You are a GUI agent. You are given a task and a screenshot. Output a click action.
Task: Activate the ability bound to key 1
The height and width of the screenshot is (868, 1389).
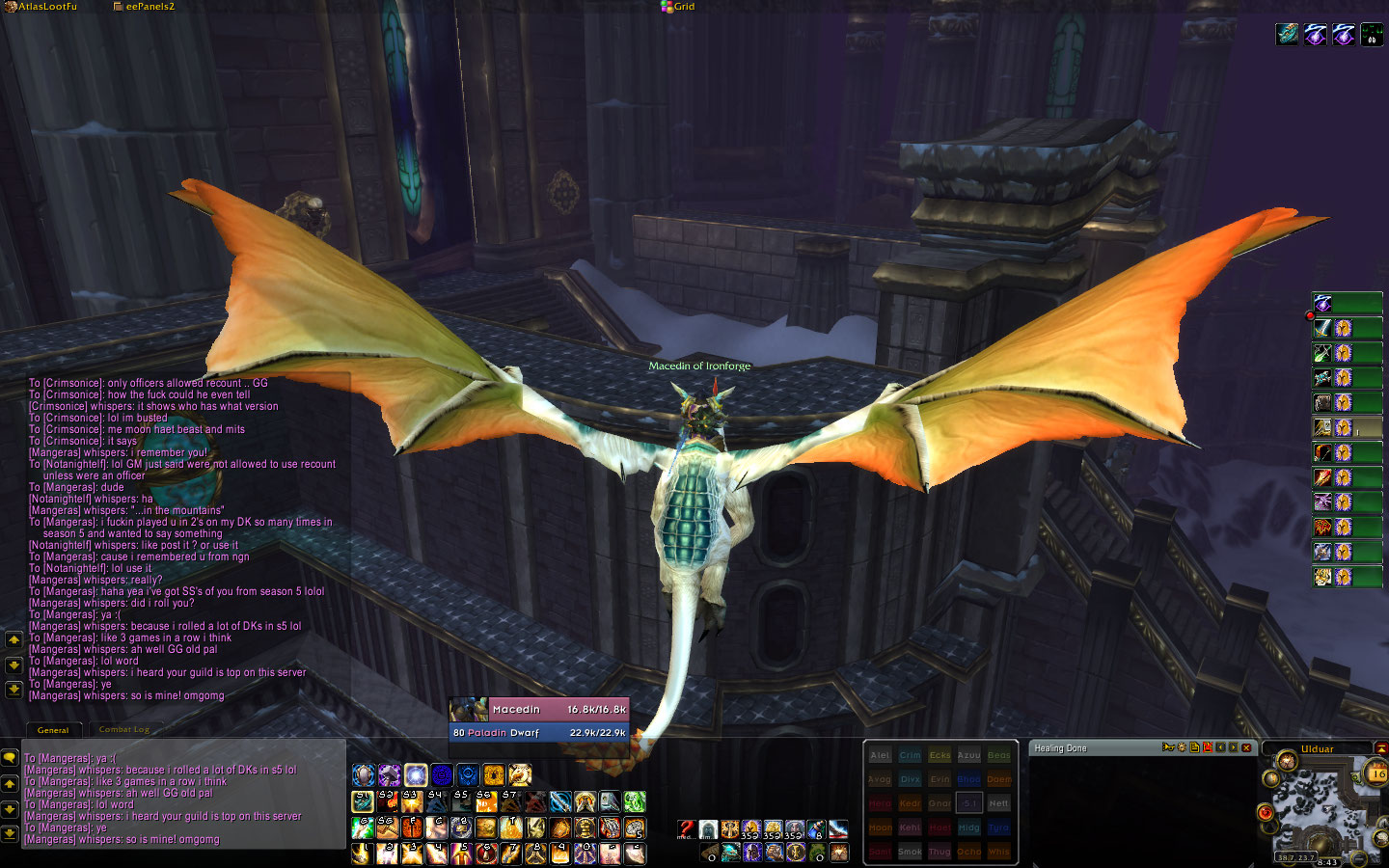pos(363,854)
